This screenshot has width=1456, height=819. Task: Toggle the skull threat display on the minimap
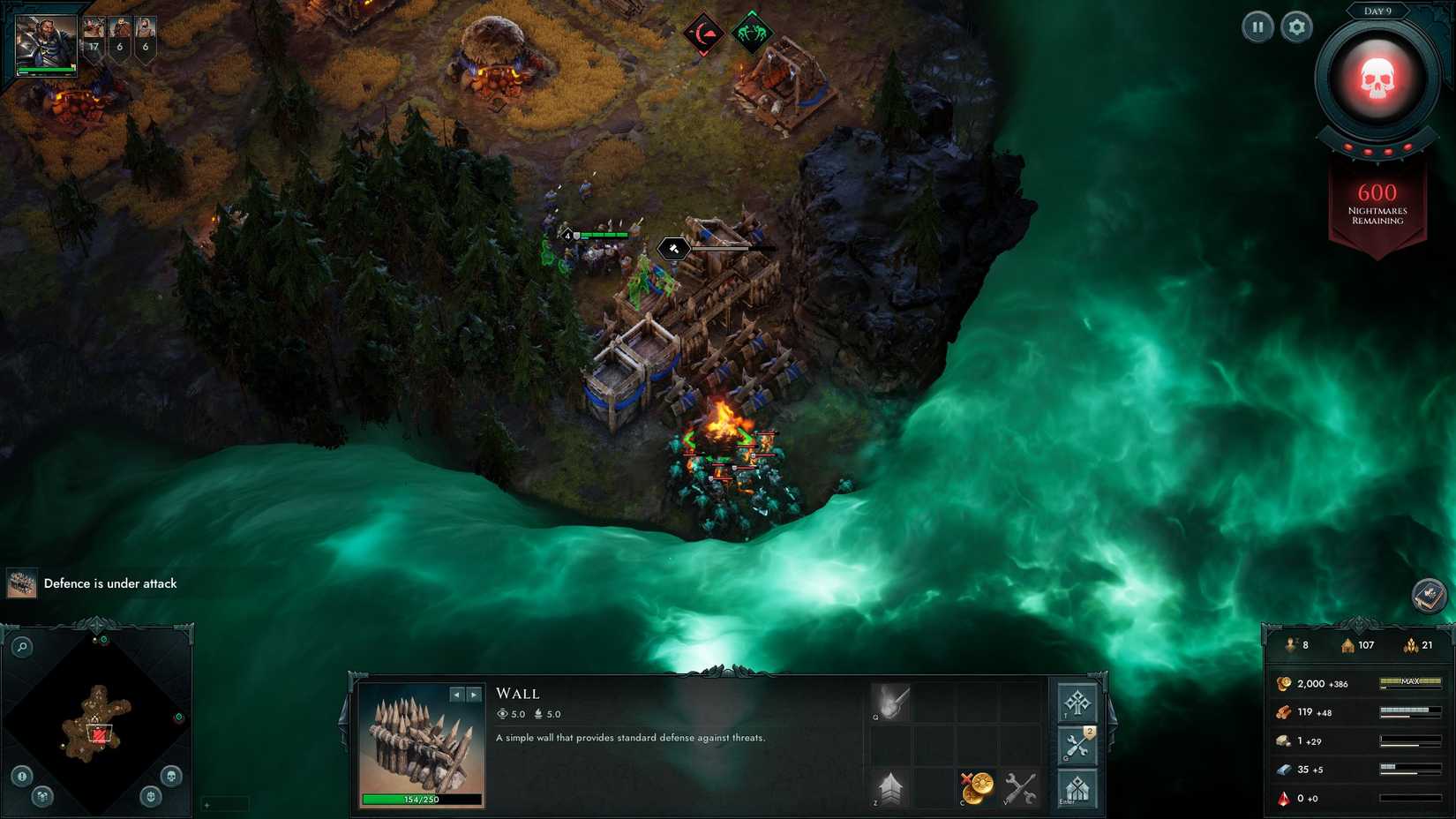point(172,776)
